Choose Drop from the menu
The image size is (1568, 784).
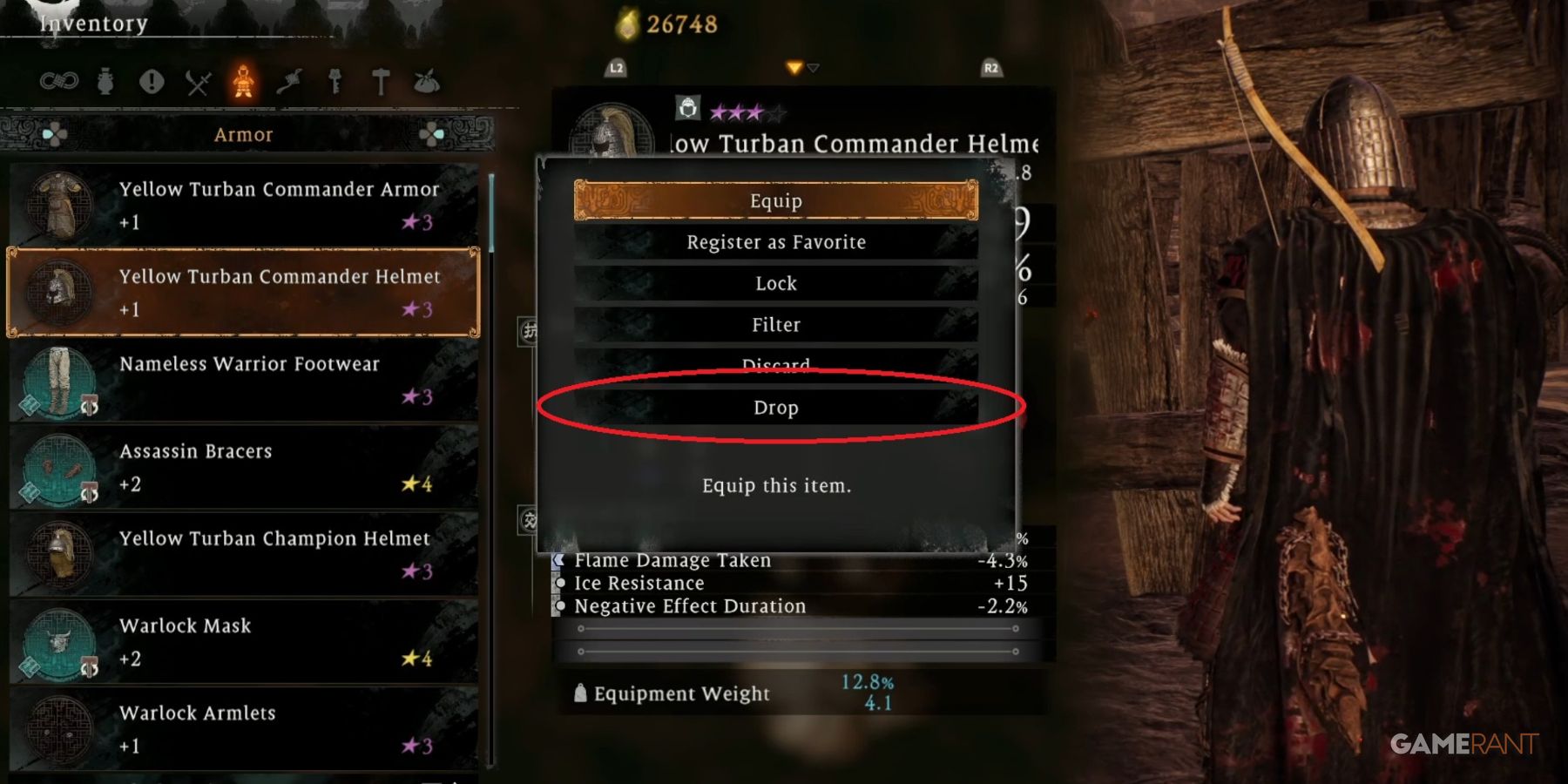pyautogui.click(x=775, y=407)
